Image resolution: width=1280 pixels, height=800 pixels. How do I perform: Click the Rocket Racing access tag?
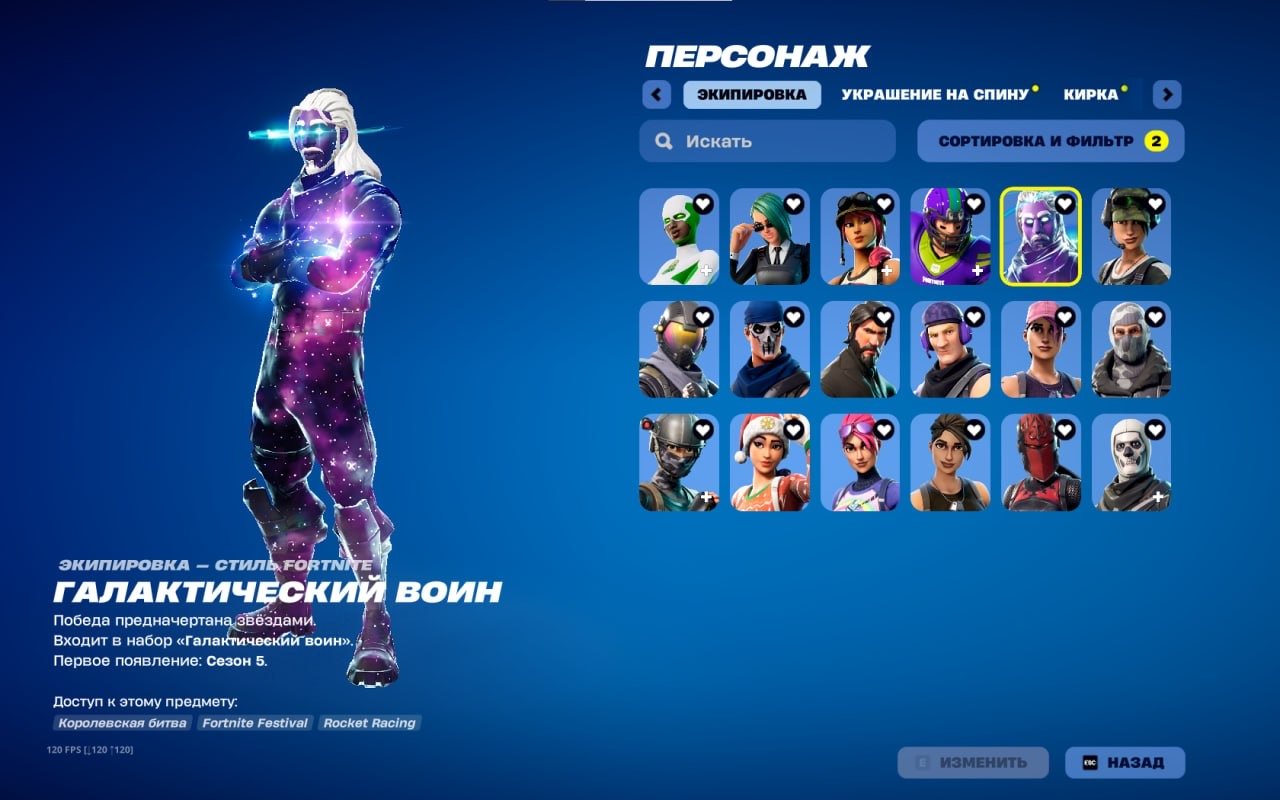click(369, 722)
